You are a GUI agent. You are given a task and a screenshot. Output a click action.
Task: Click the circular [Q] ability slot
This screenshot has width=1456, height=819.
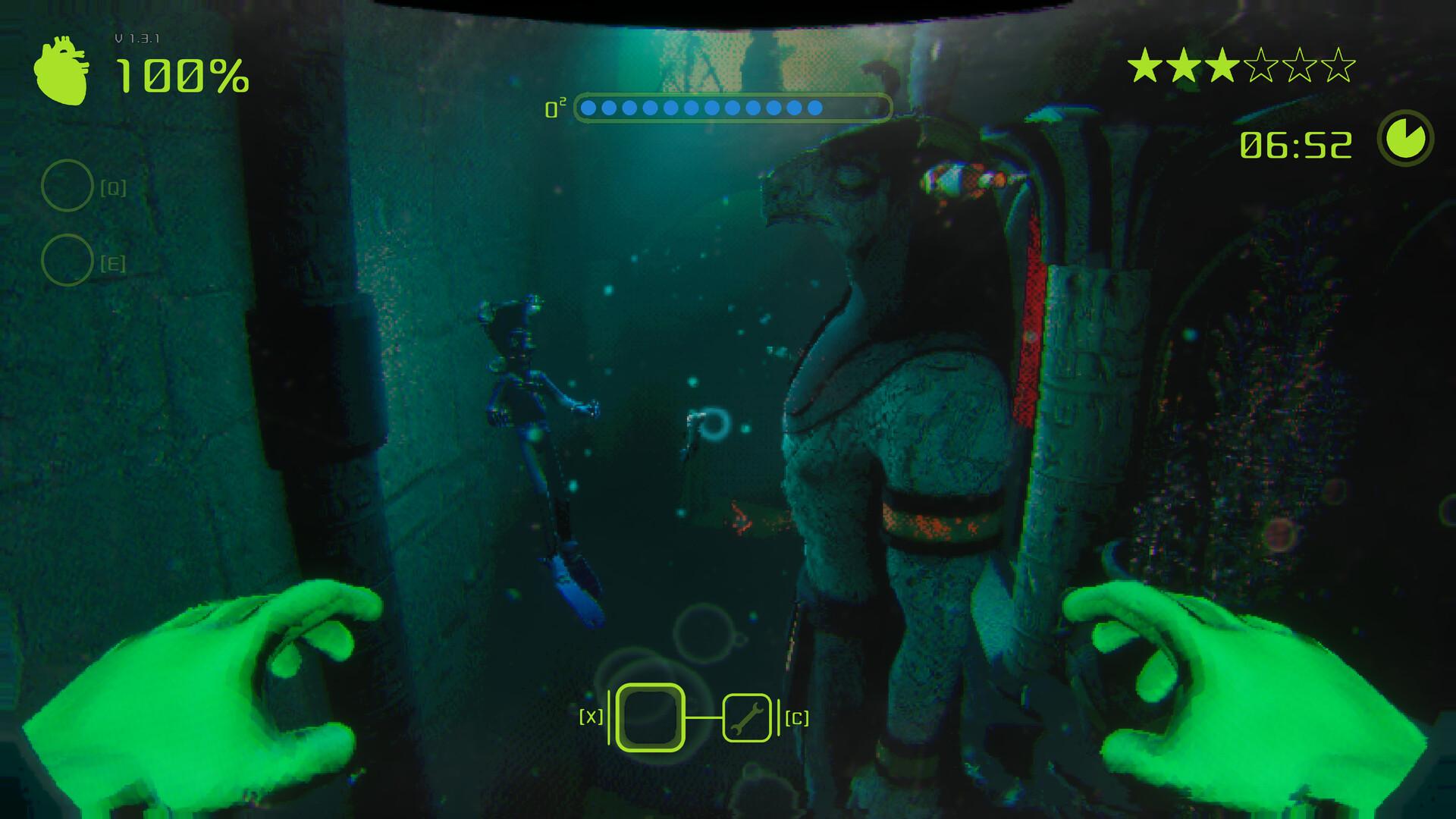[68, 184]
